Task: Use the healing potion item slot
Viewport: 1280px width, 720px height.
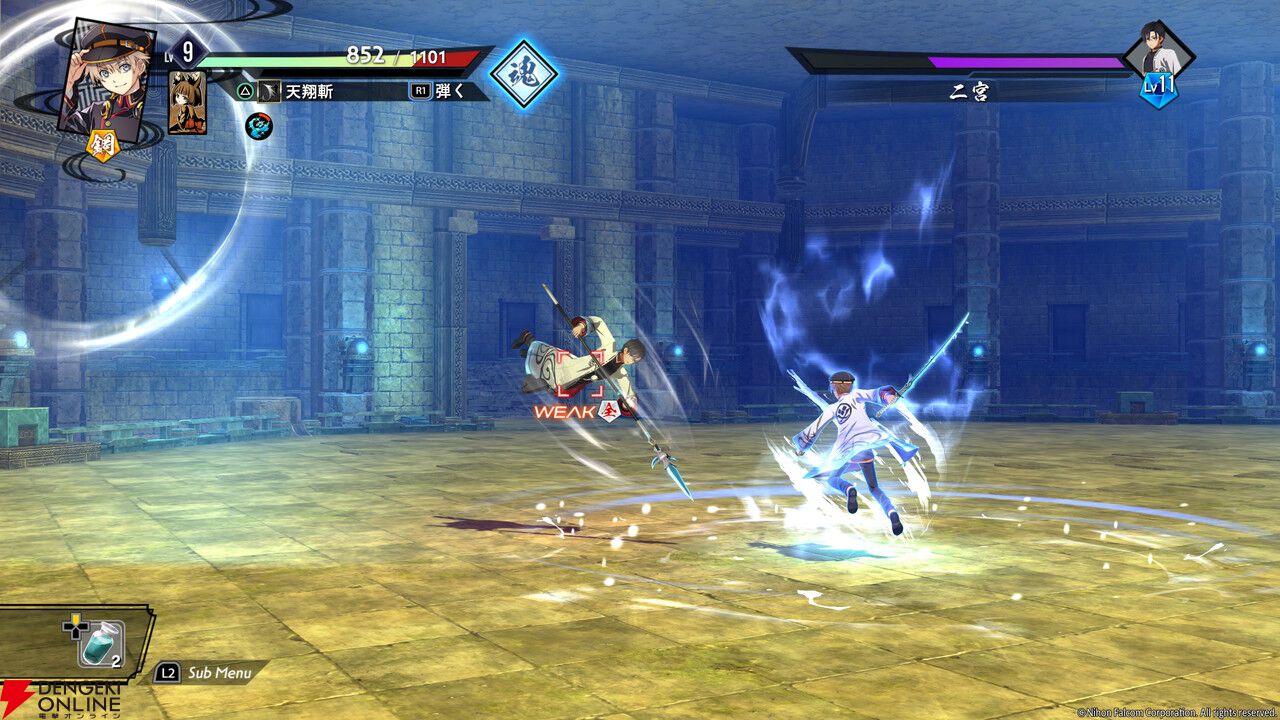Action: pos(101,643)
